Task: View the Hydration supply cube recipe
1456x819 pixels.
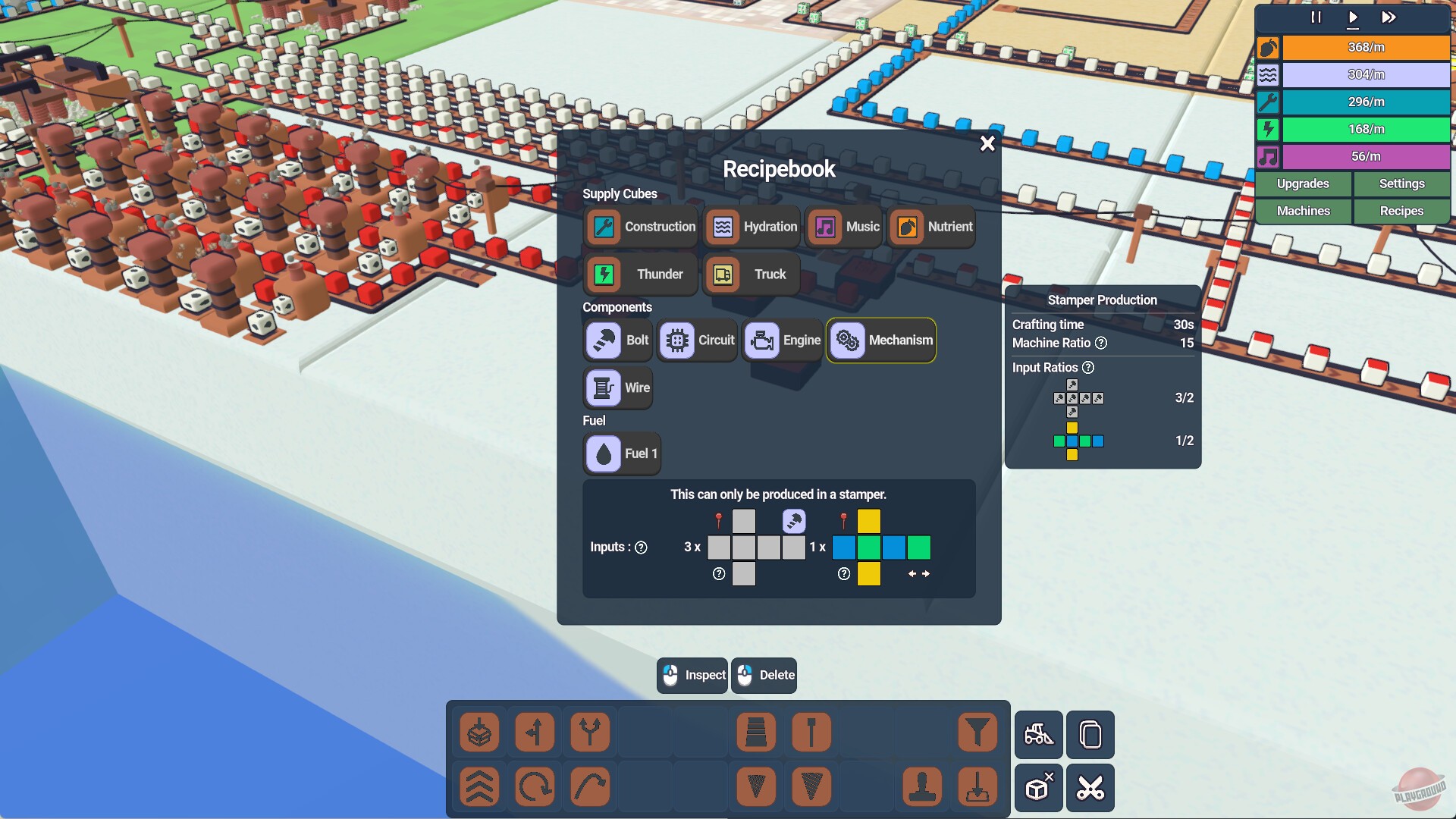Action: click(x=752, y=226)
